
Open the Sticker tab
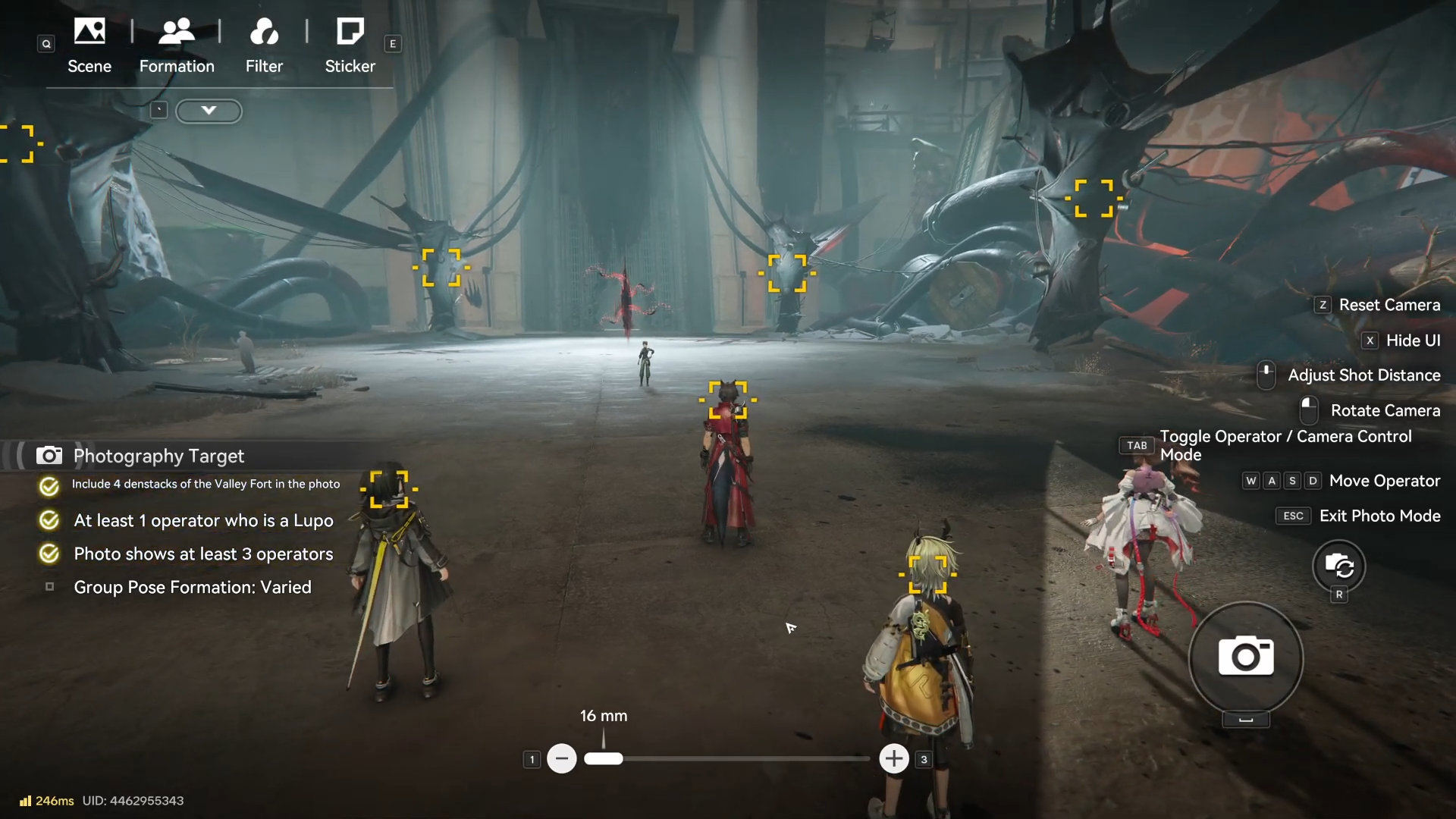pyautogui.click(x=350, y=45)
